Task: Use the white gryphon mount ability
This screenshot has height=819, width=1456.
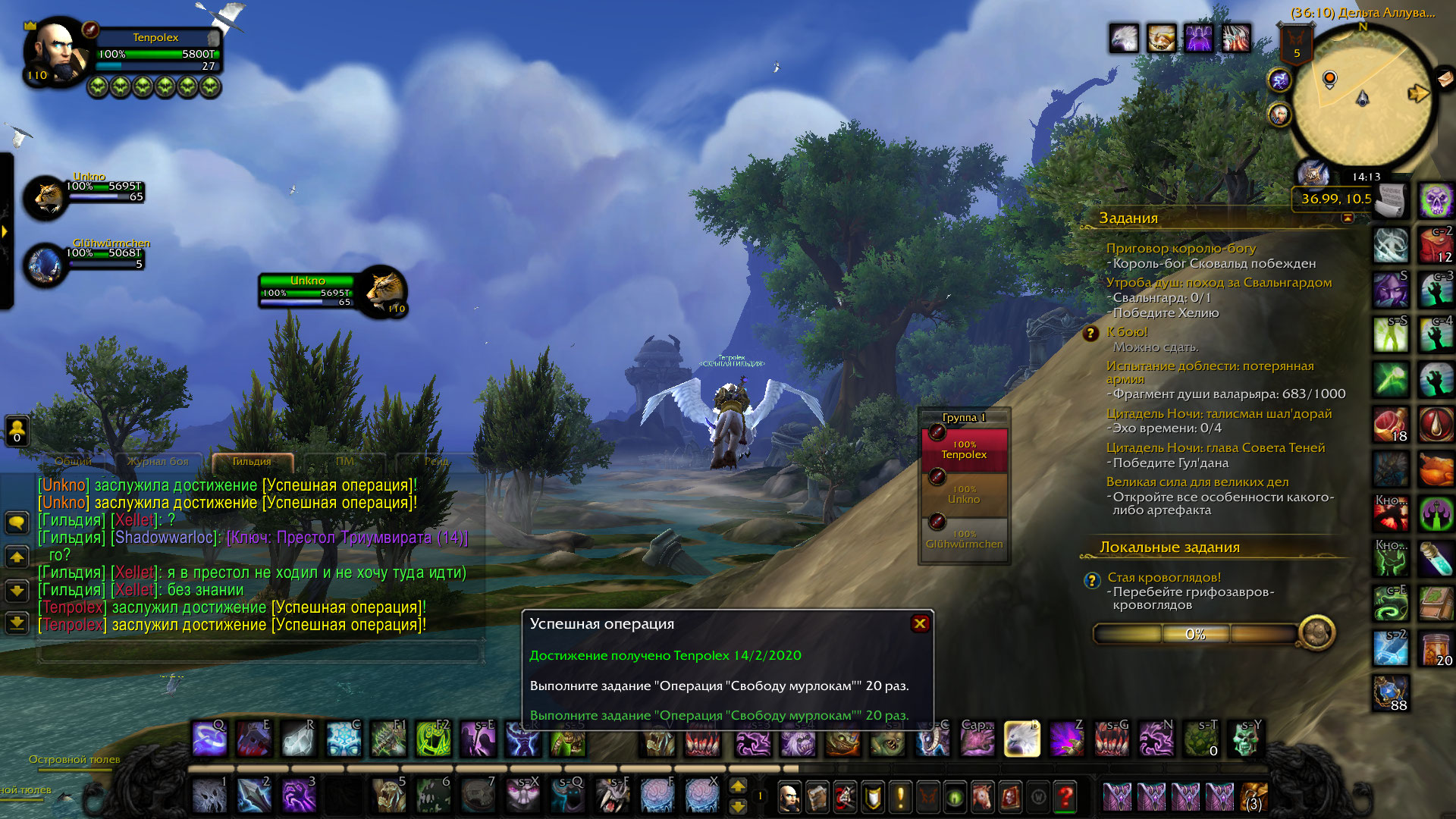Action: 1021,739
